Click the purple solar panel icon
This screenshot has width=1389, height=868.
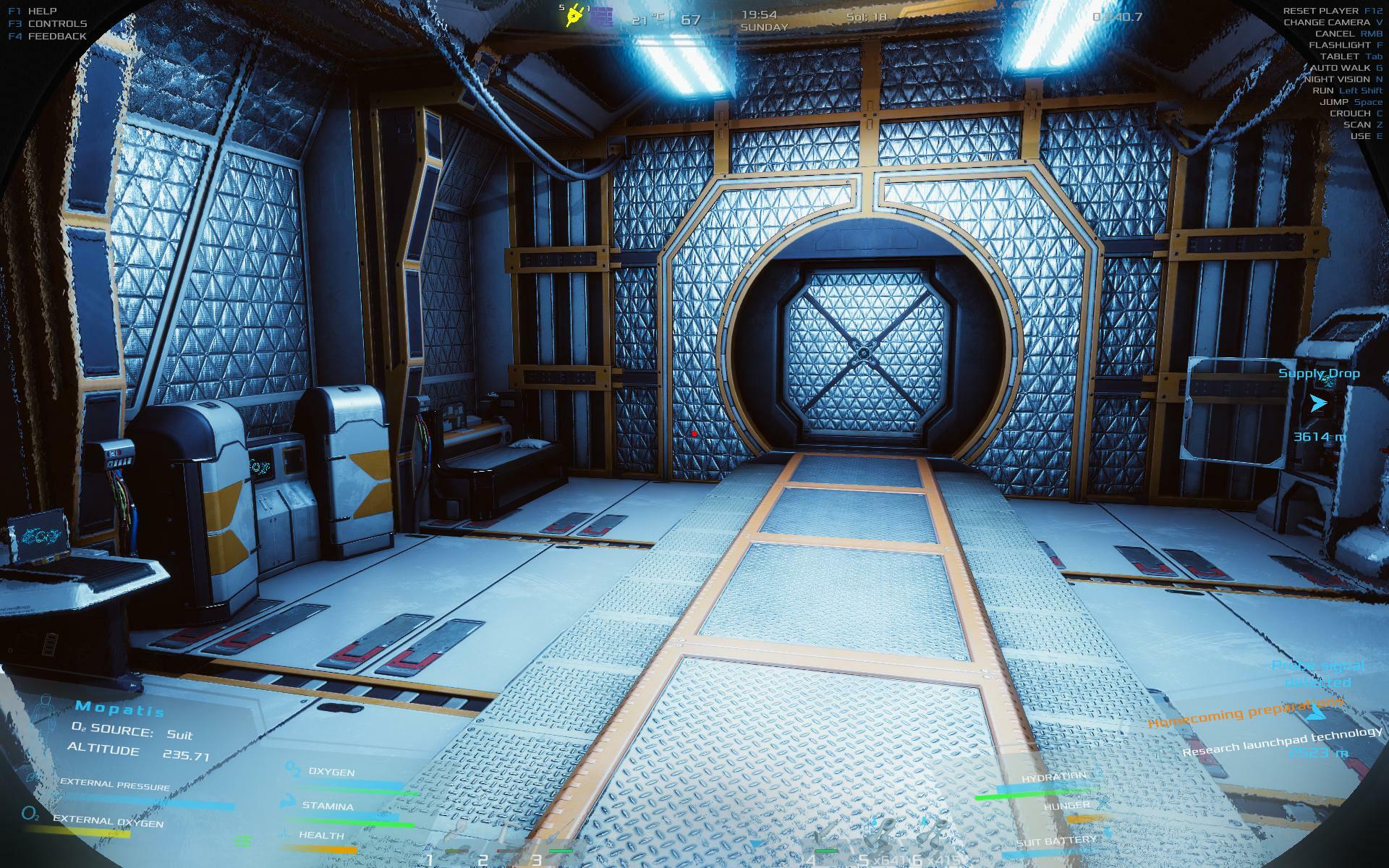(x=602, y=17)
